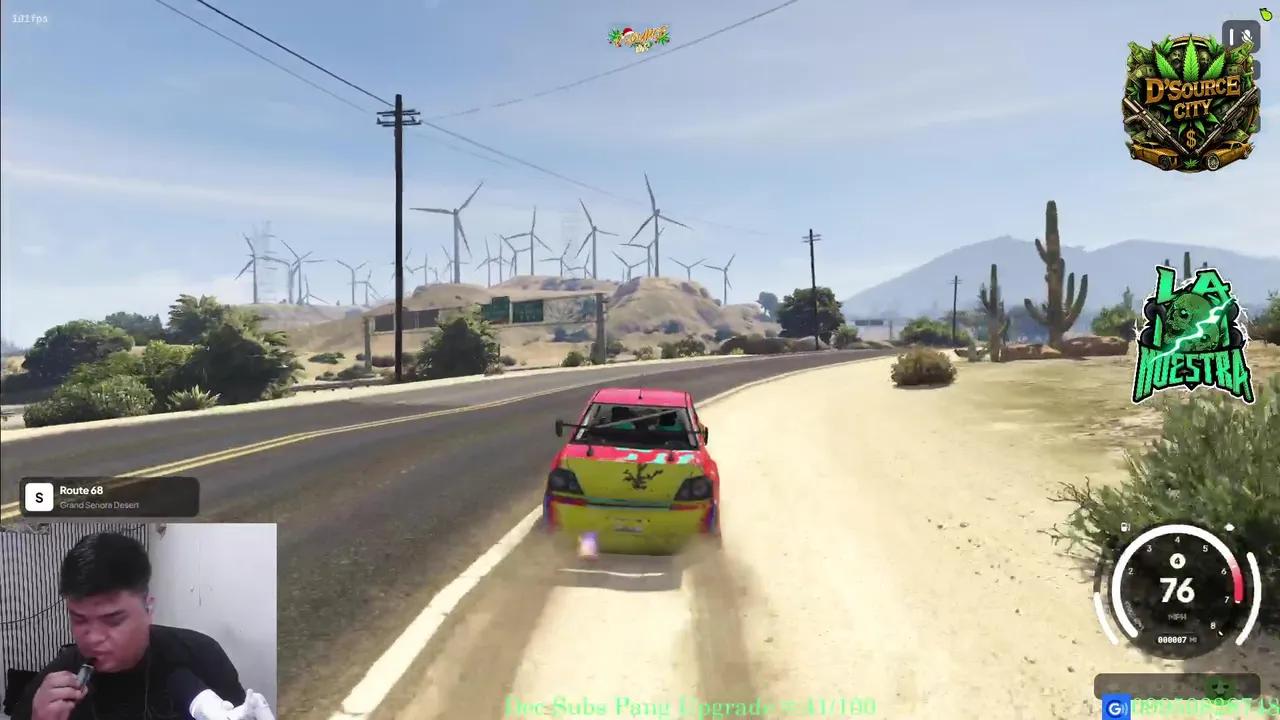Click the 41/100 sub goal counter
The image size is (1280, 720).
click(845, 707)
